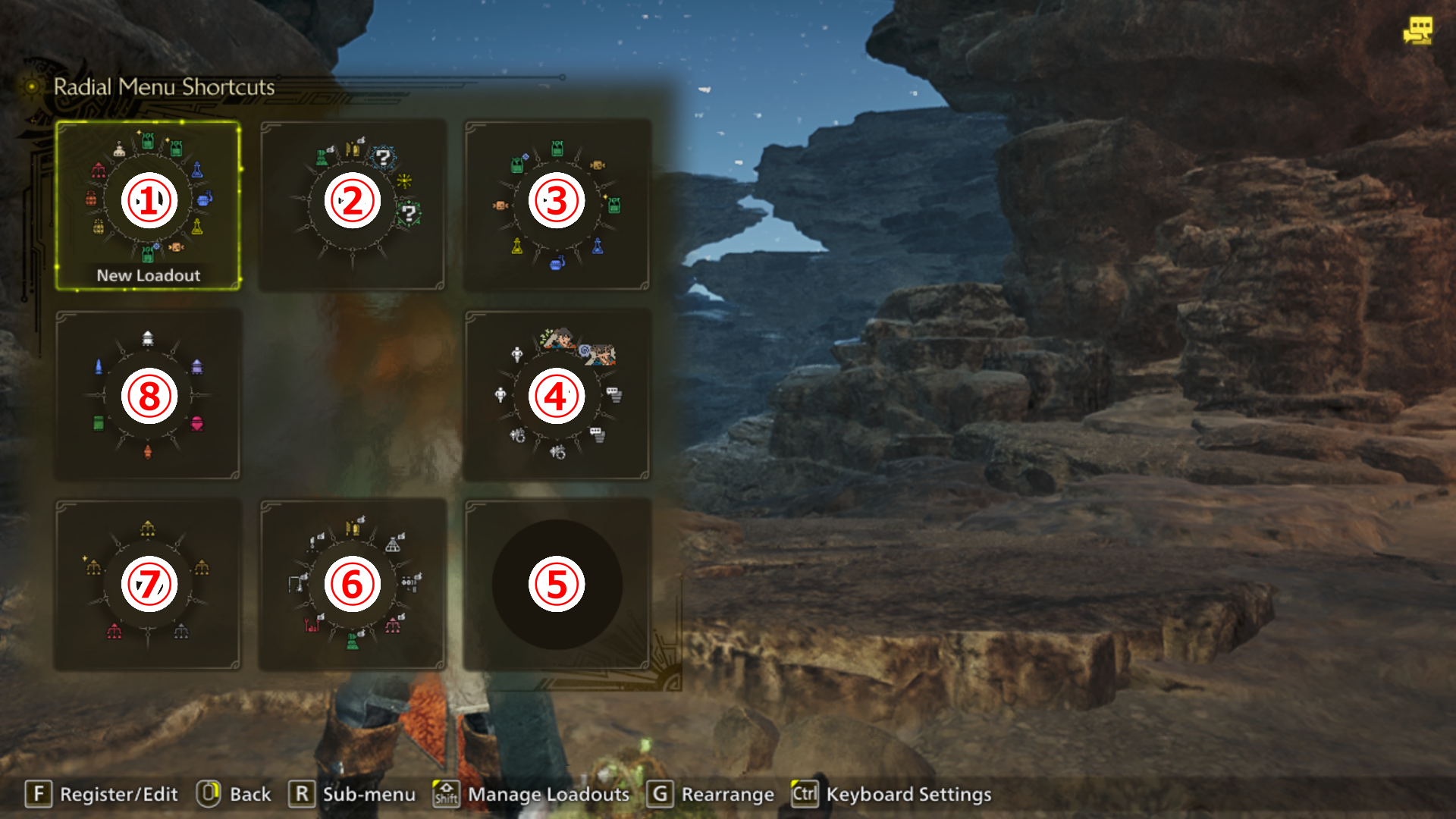Click the blue question-mark slot icon in Loadout 2
This screenshot has width=1456, height=819.
coord(383,158)
